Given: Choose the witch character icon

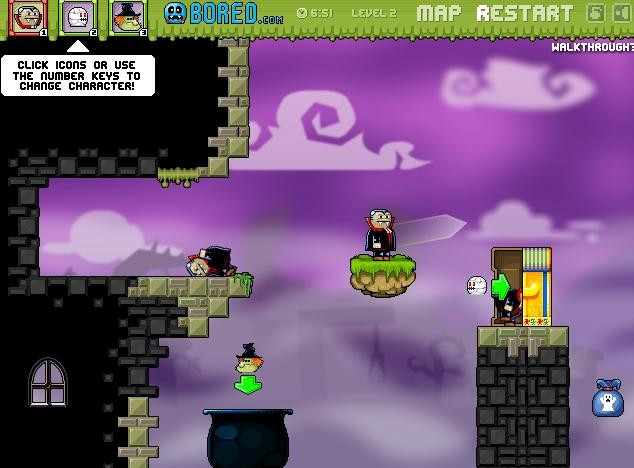Looking at the screenshot, I should click(x=127, y=17).
